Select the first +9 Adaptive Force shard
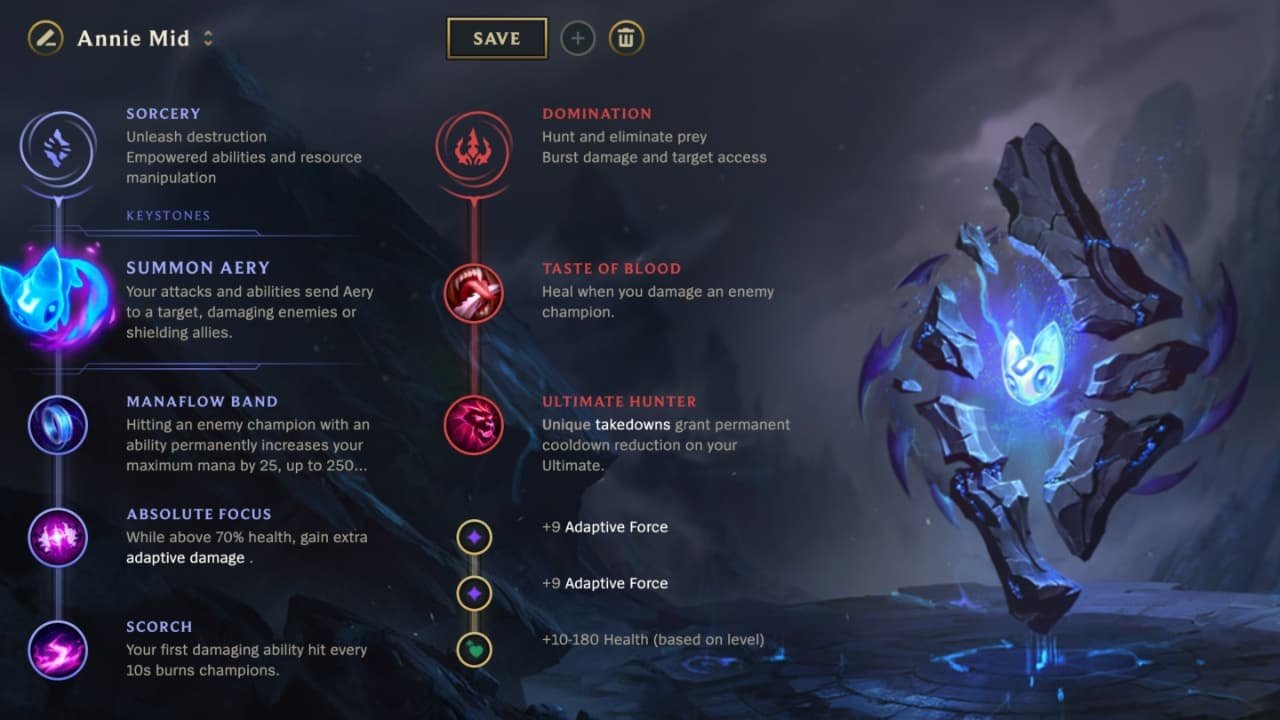 point(473,537)
